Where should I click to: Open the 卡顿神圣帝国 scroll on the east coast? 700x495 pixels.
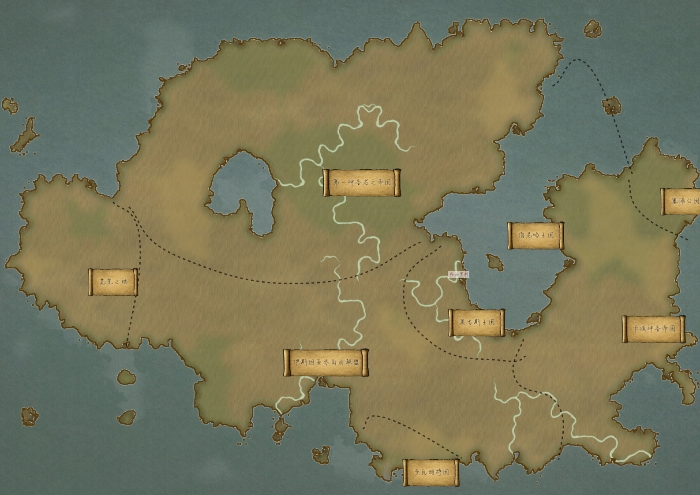tap(653, 329)
